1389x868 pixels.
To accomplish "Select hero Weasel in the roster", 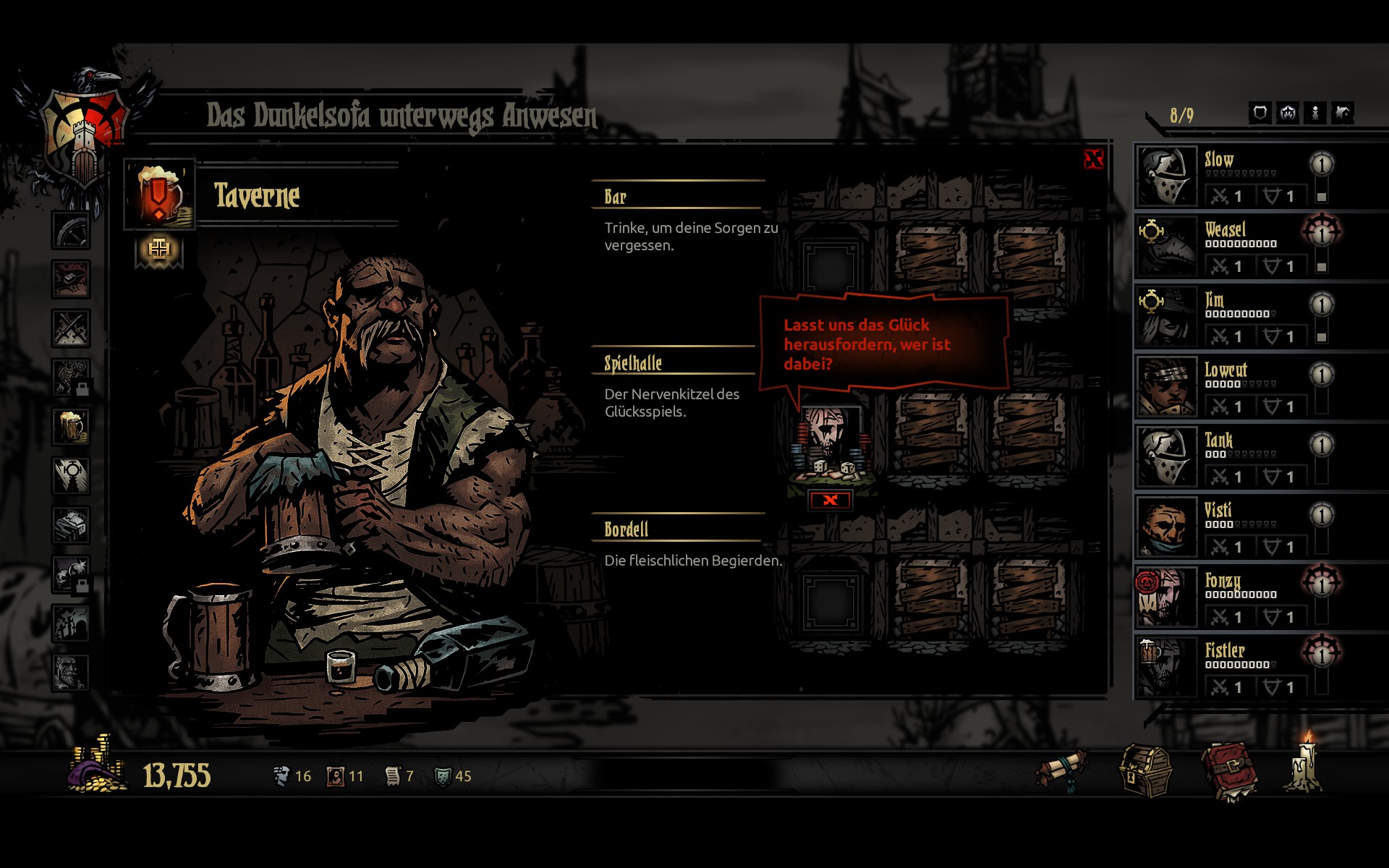I will pyautogui.click(x=1166, y=246).
